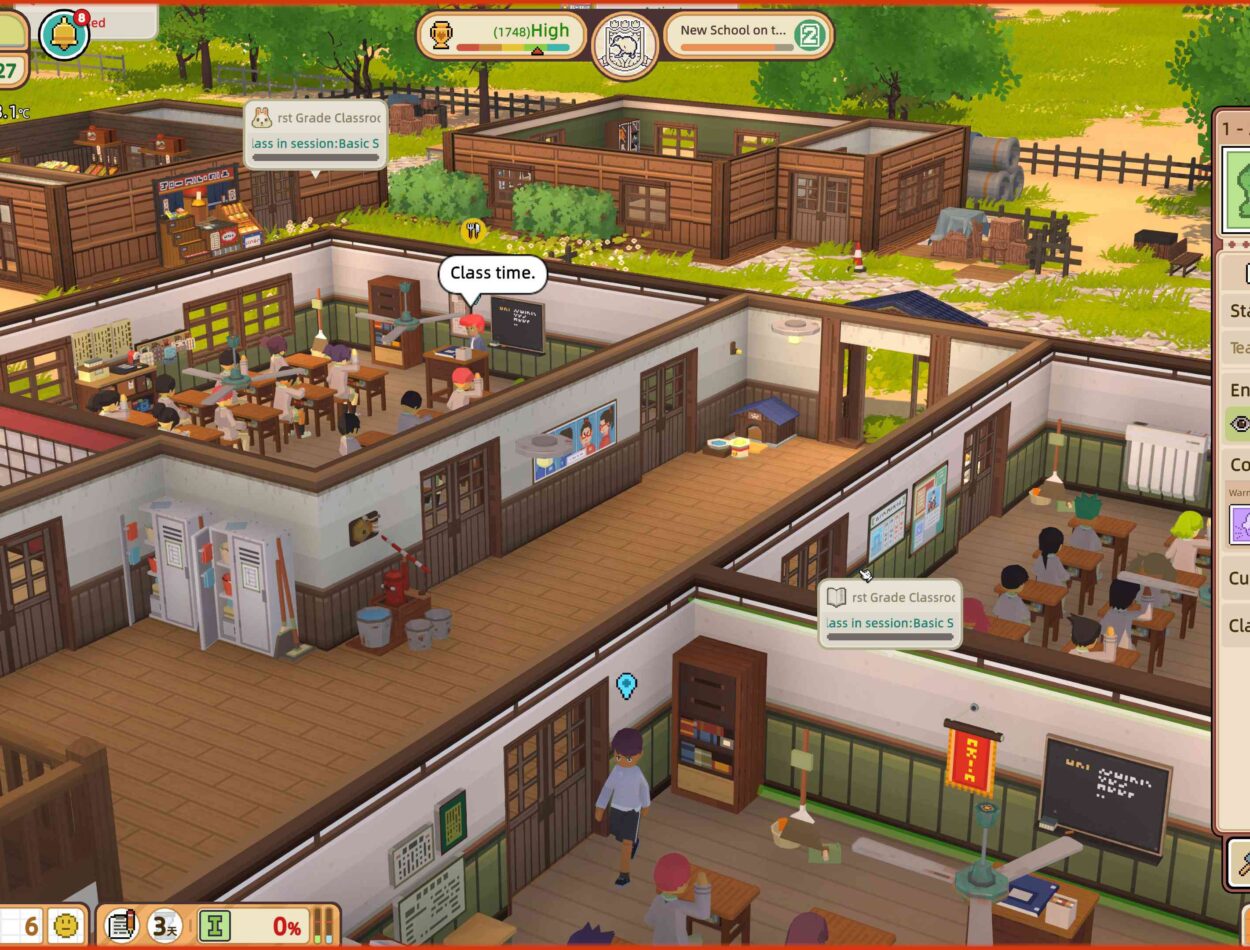Click the yellow smiley face mood icon
This screenshot has width=1250, height=950.
pyautogui.click(x=67, y=926)
